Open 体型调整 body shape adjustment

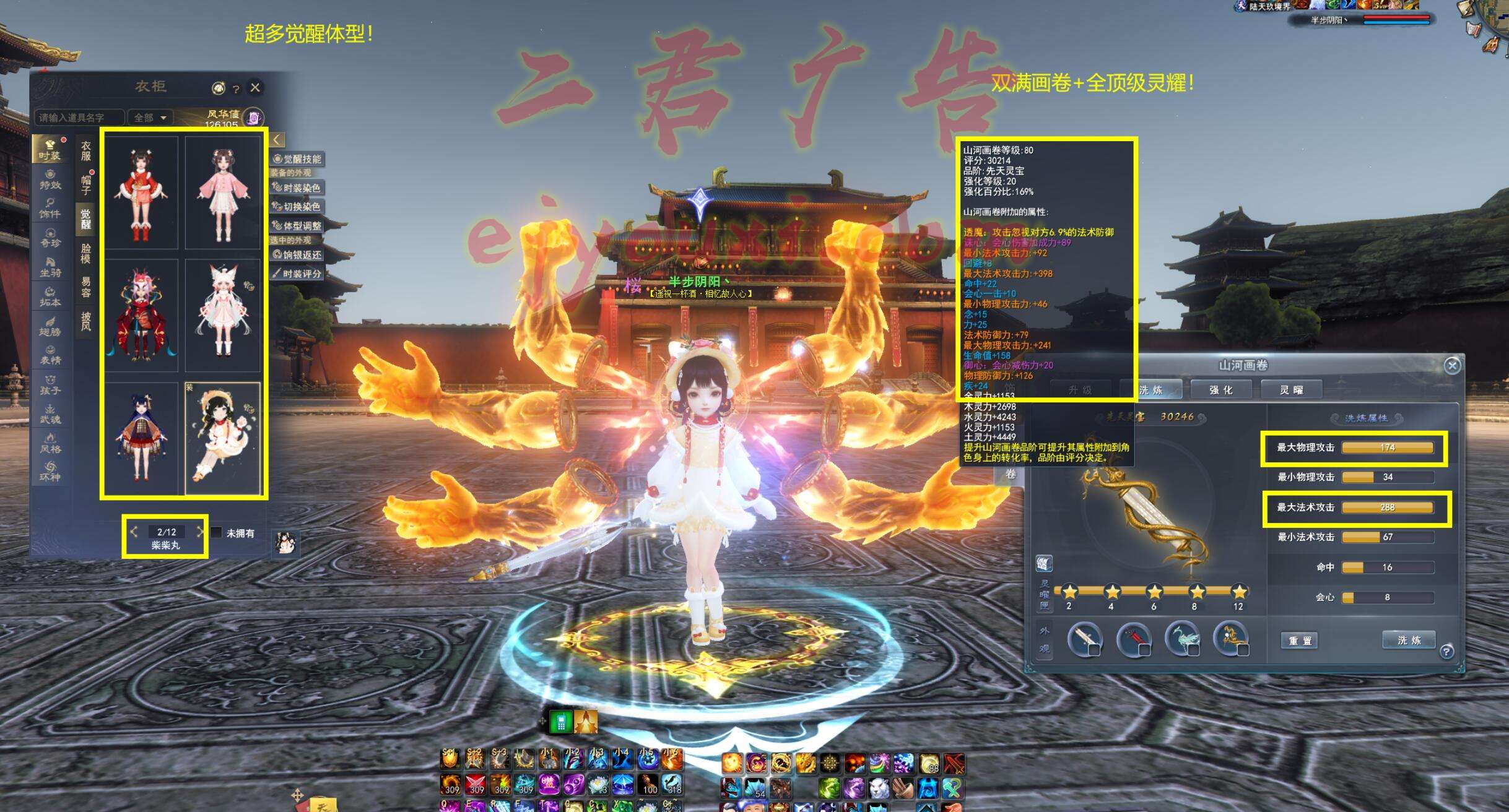(298, 226)
